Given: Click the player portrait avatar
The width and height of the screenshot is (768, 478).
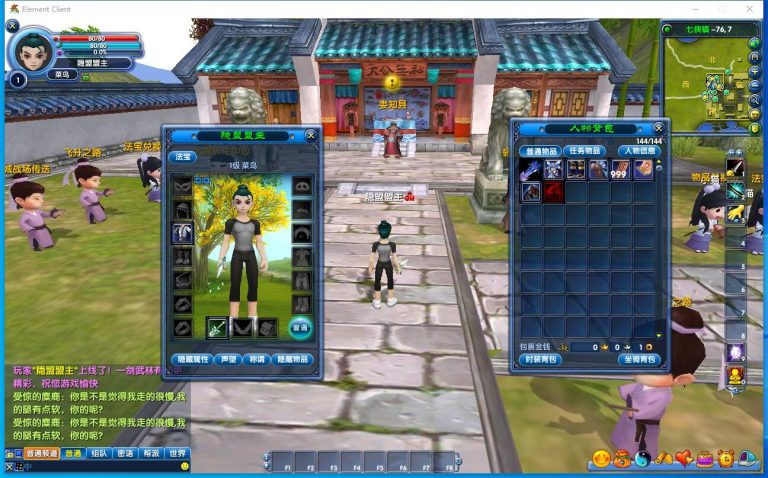Looking at the screenshot, I should pos(31,50).
